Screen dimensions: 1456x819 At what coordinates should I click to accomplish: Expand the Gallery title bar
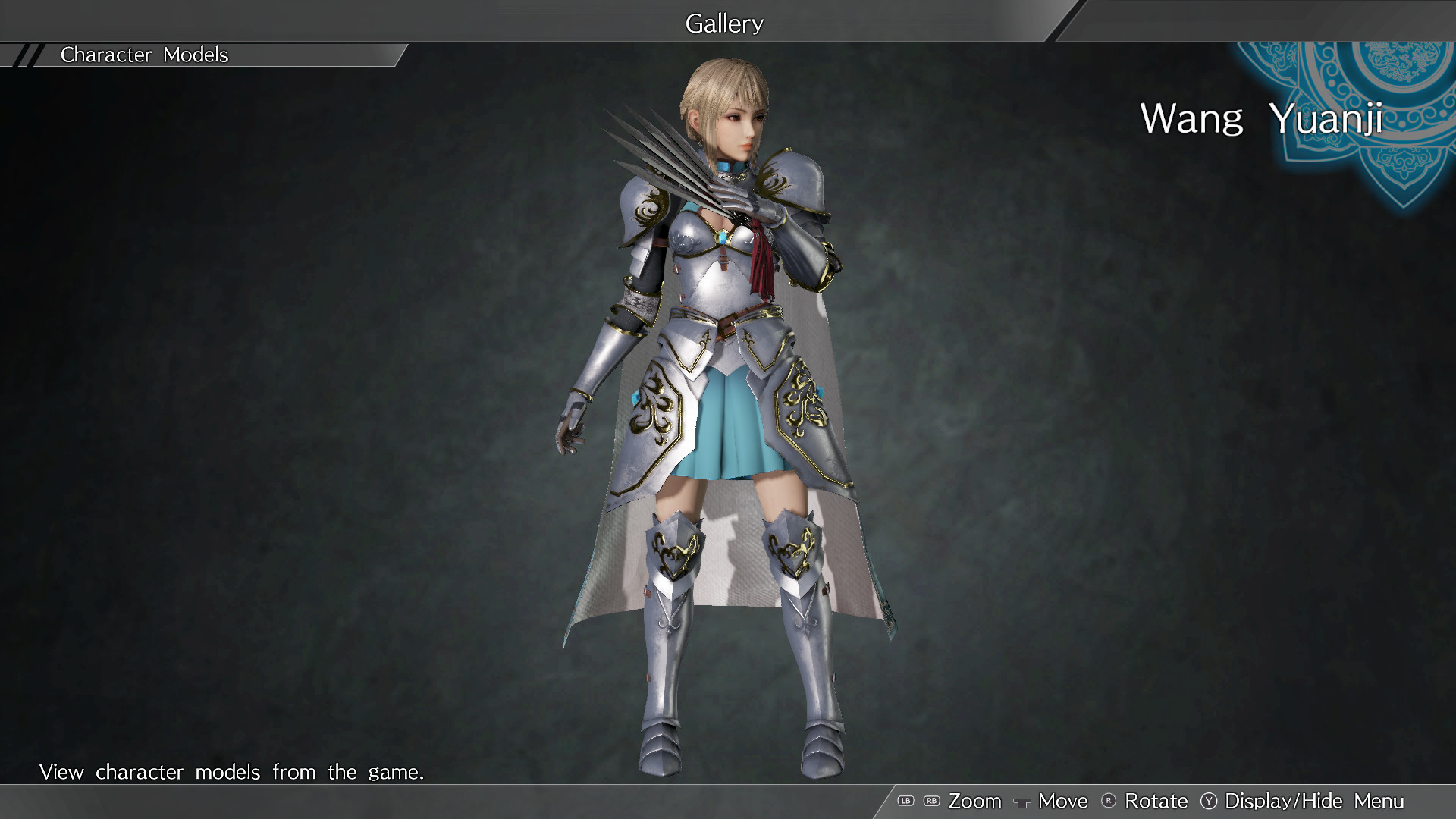723,23
